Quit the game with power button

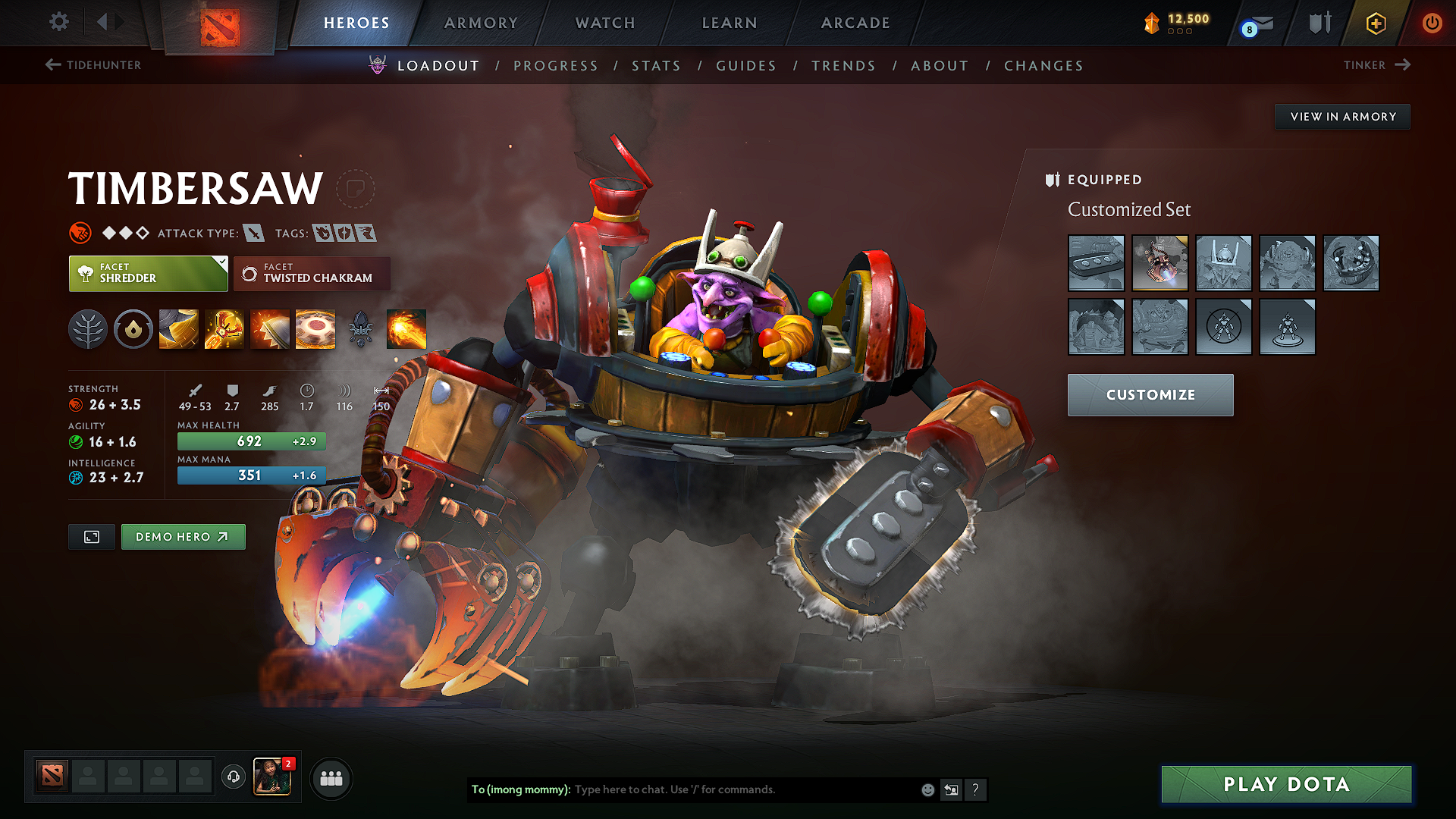(x=1432, y=23)
